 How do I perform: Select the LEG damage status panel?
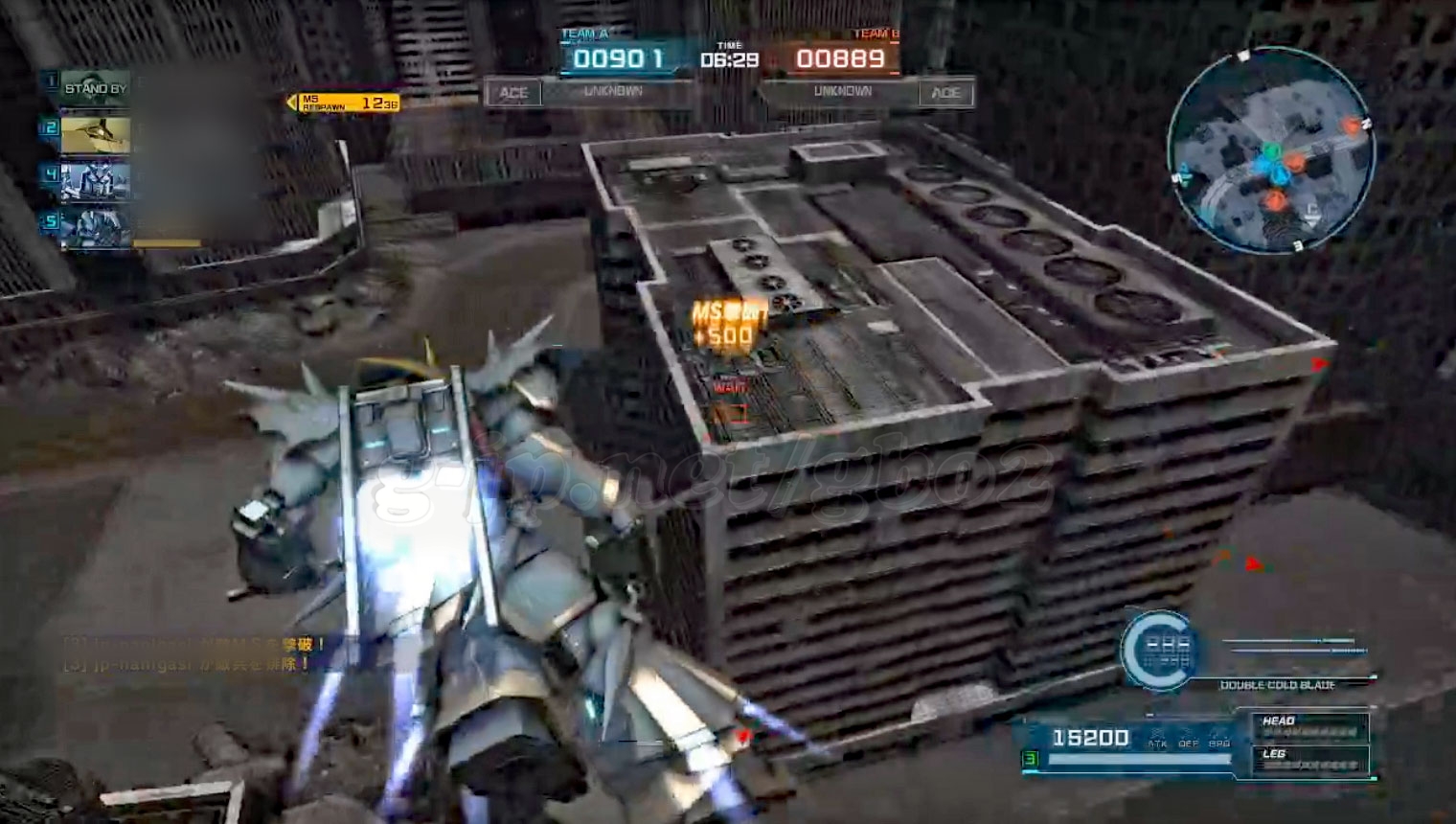pos(1309,760)
